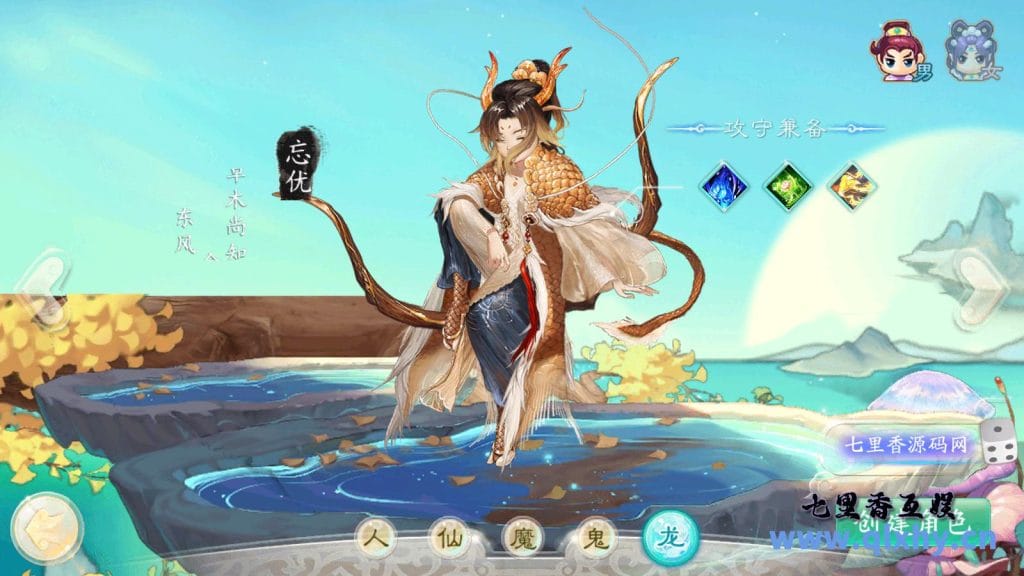Viewport: 1024px width, 576px height.
Task: Select the male (男) gender portrait
Action: point(896,51)
